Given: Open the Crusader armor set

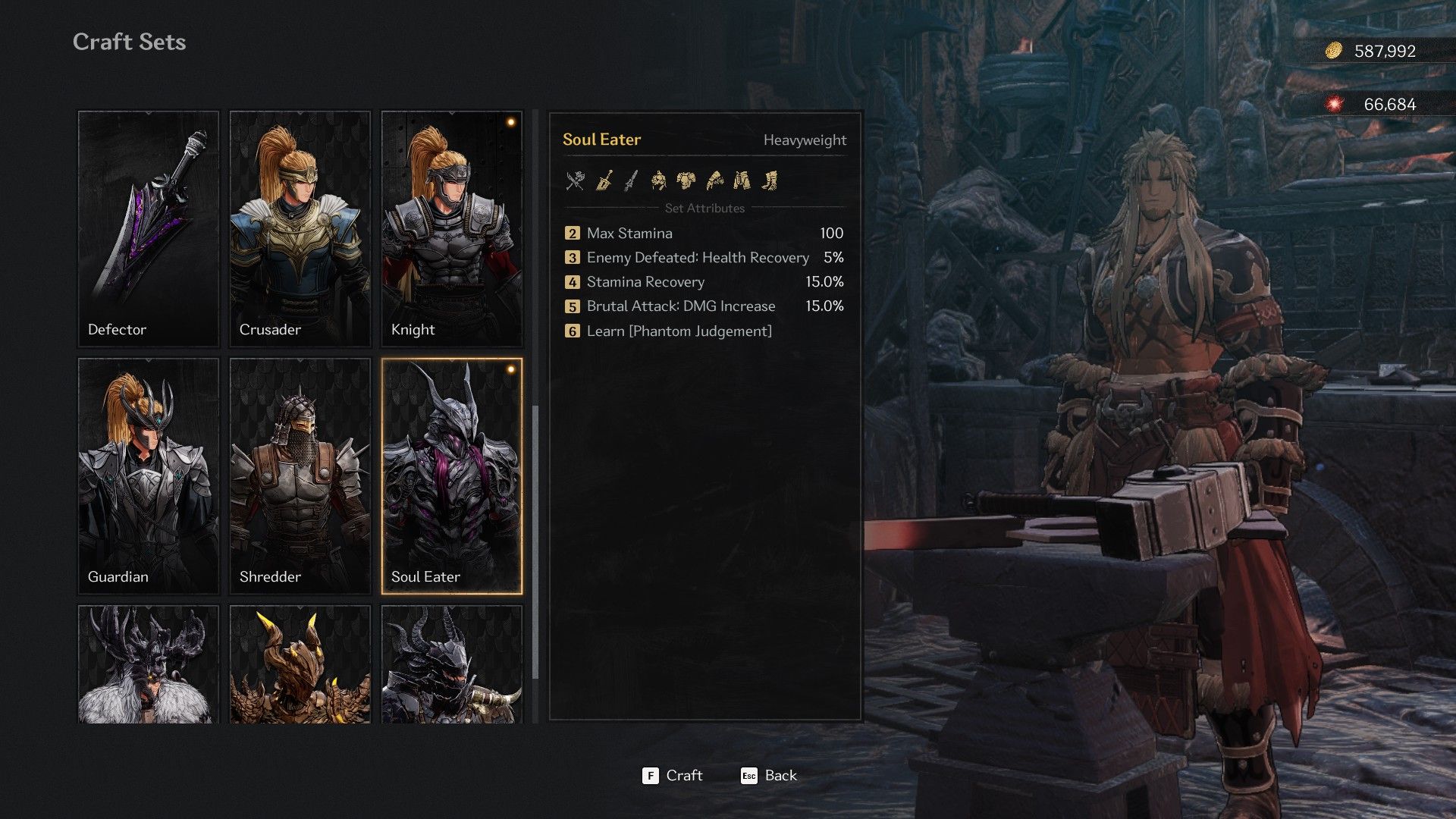Looking at the screenshot, I should (300, 227).
